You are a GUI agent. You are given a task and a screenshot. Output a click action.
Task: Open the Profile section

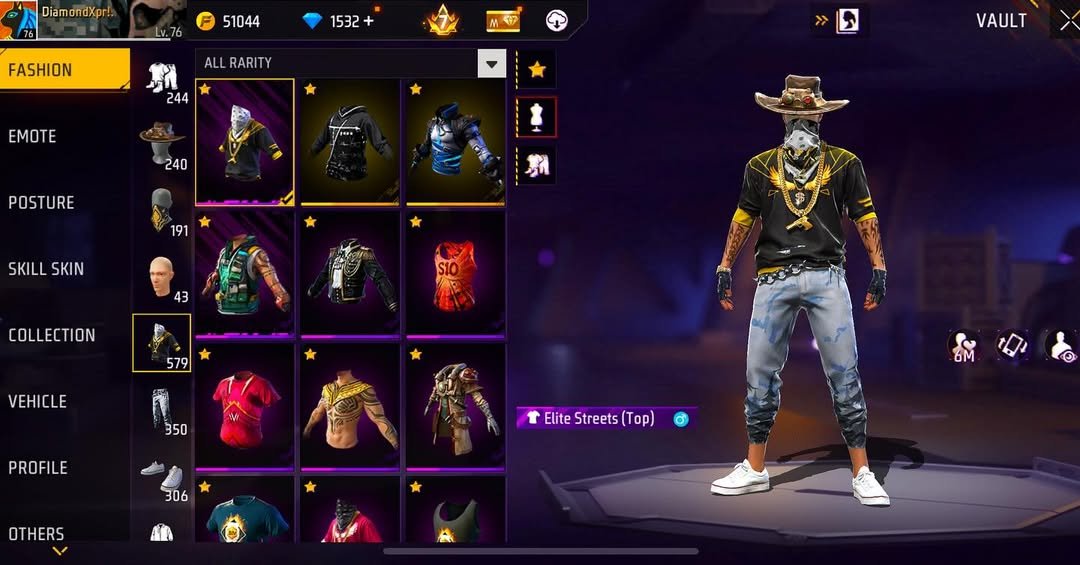pyautogui.click(x=38, y=468)
